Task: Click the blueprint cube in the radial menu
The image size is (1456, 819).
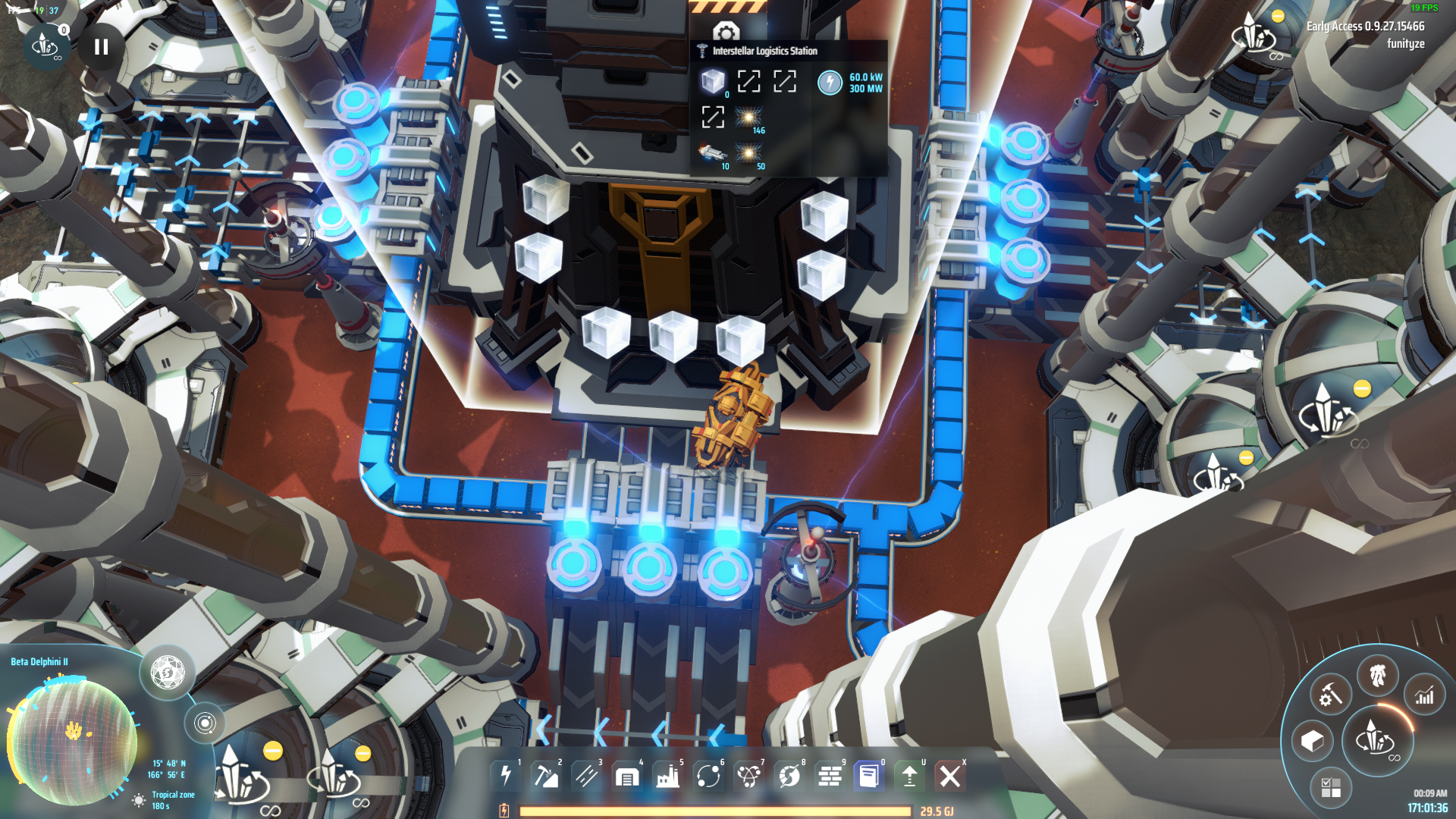Action: pos(1313,741)
